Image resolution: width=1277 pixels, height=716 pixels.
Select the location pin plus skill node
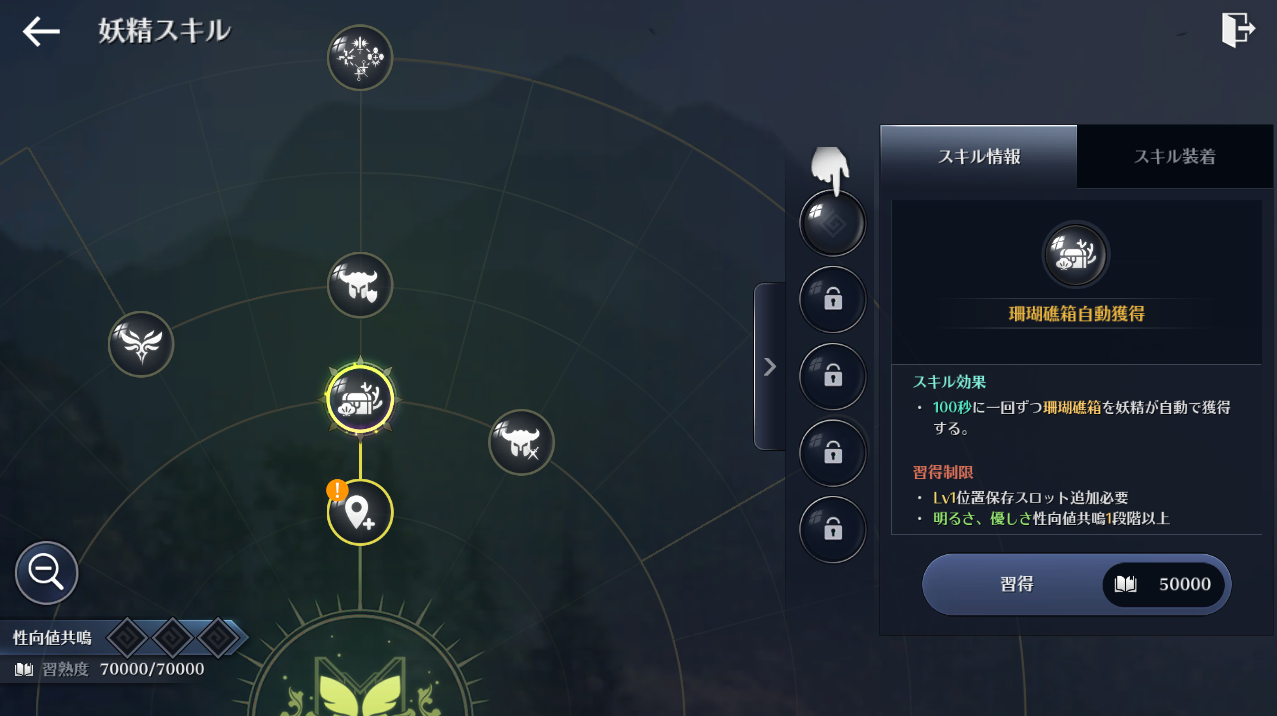(x=360, y=513)
